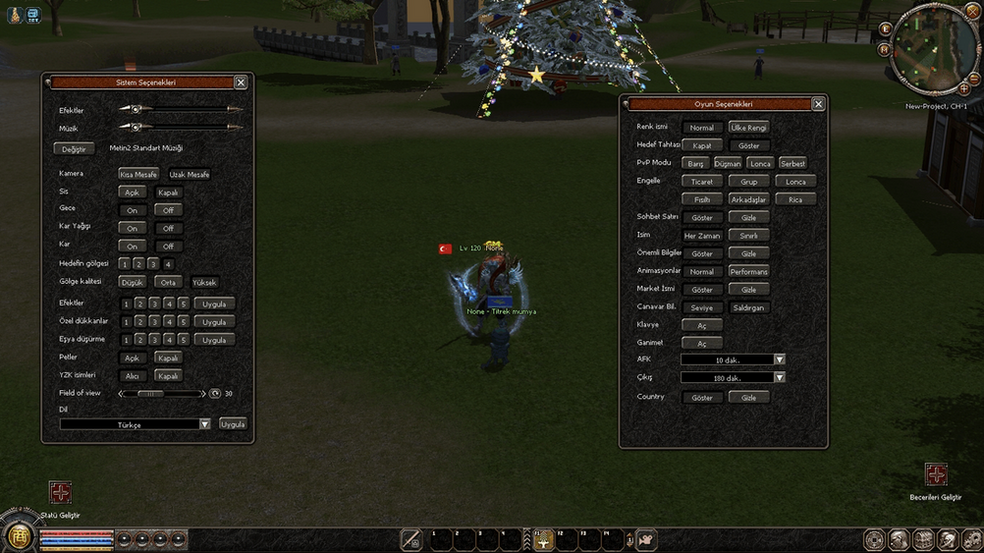Close the Sistem Seçenekleri window

click(x=241, y=83)
